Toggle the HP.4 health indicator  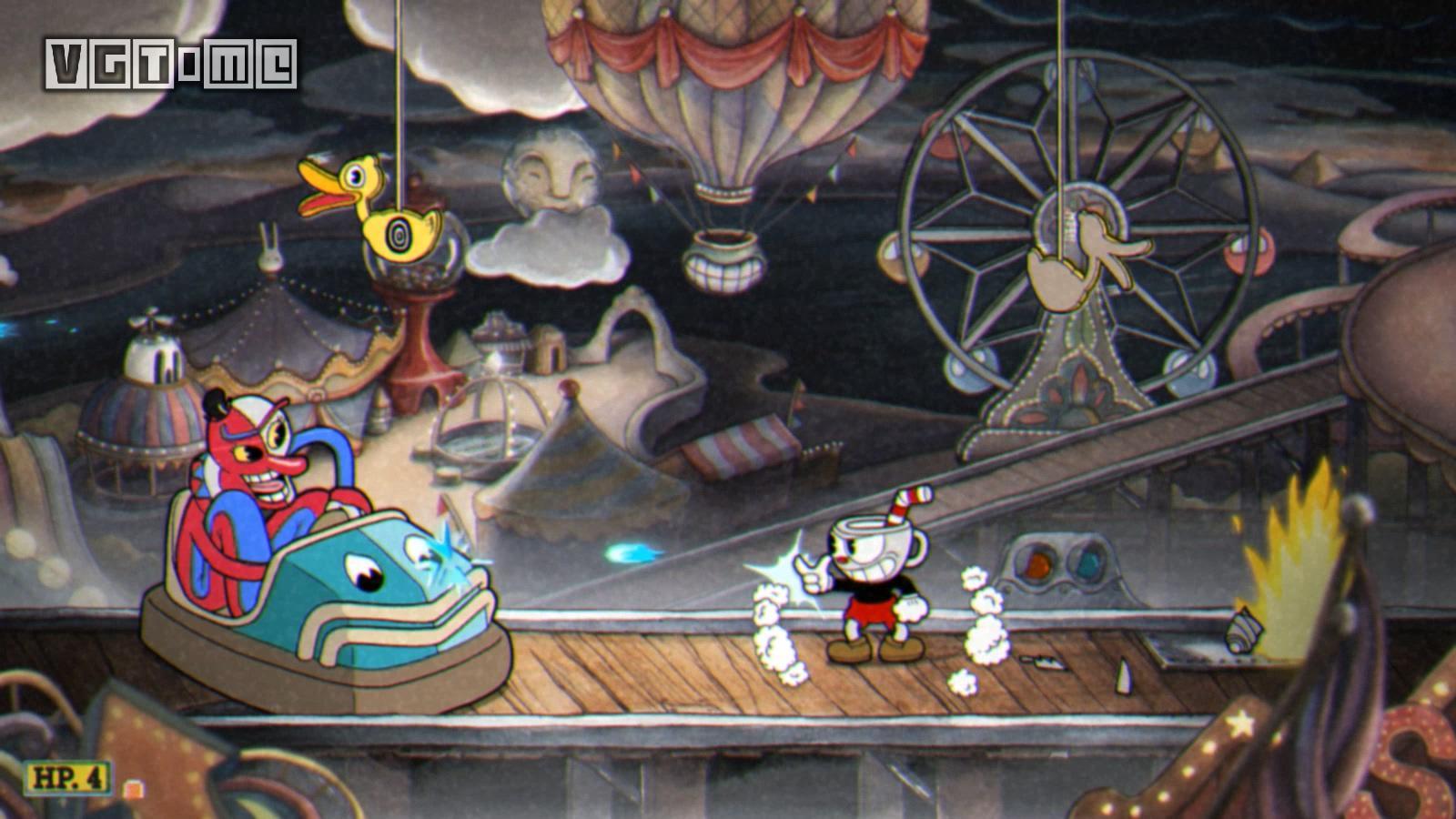coord(68,778)
